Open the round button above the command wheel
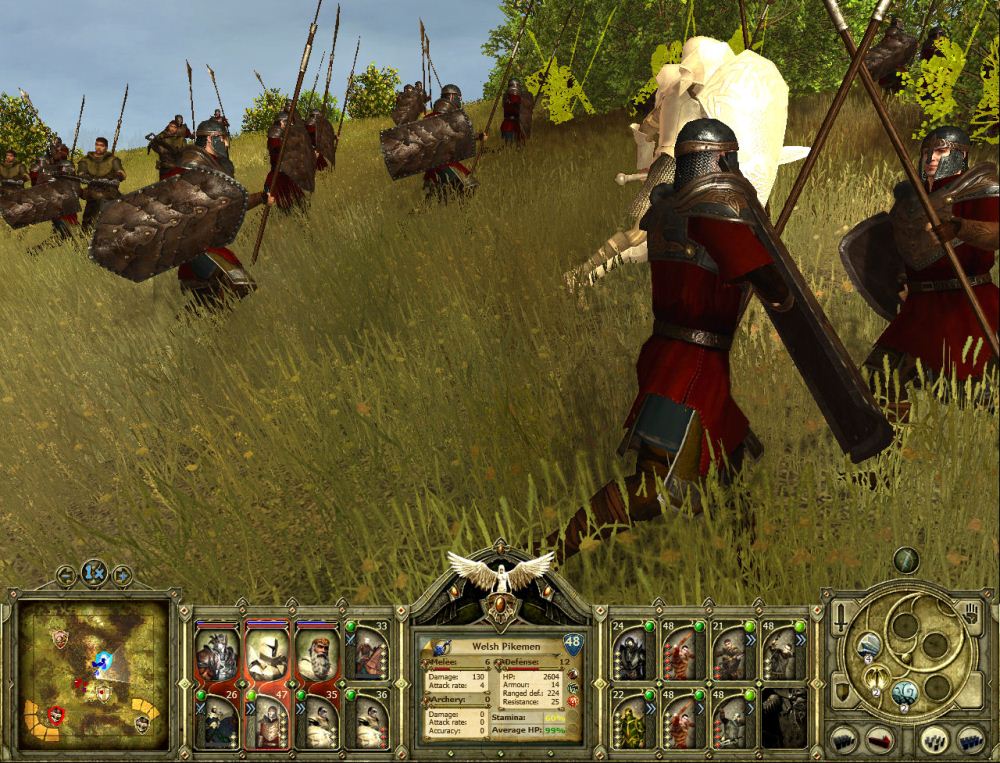 click(x=906, y=560)
